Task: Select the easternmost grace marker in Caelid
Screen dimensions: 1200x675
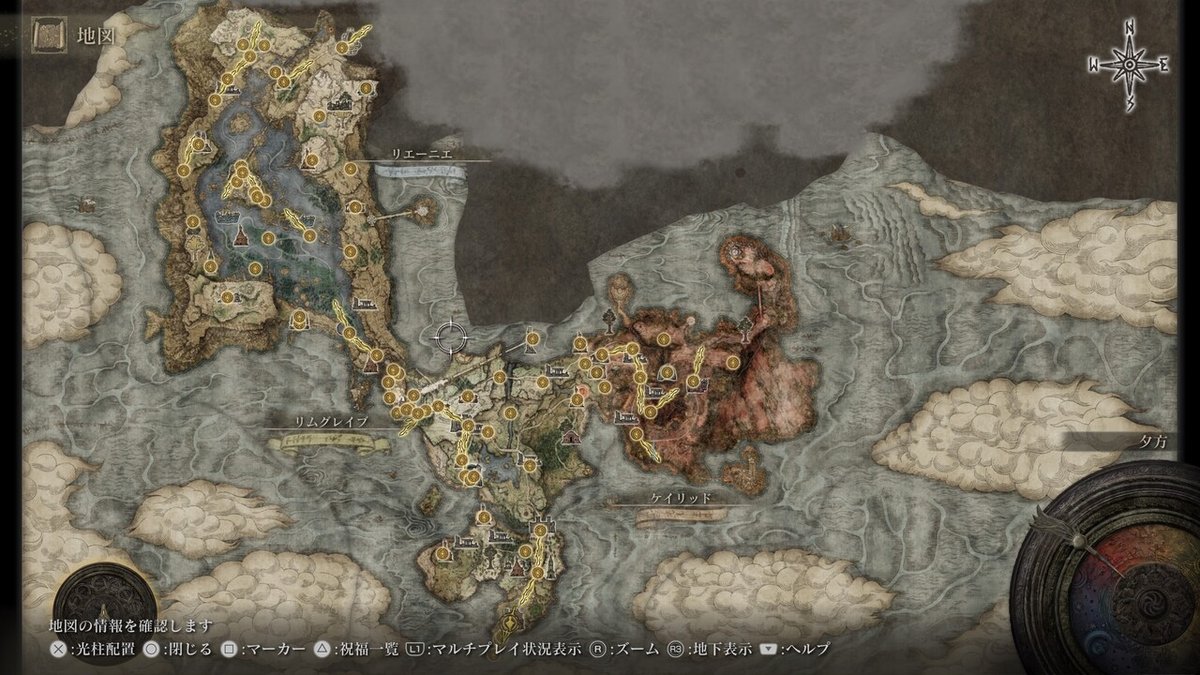Action: click(x=733, y=362)
